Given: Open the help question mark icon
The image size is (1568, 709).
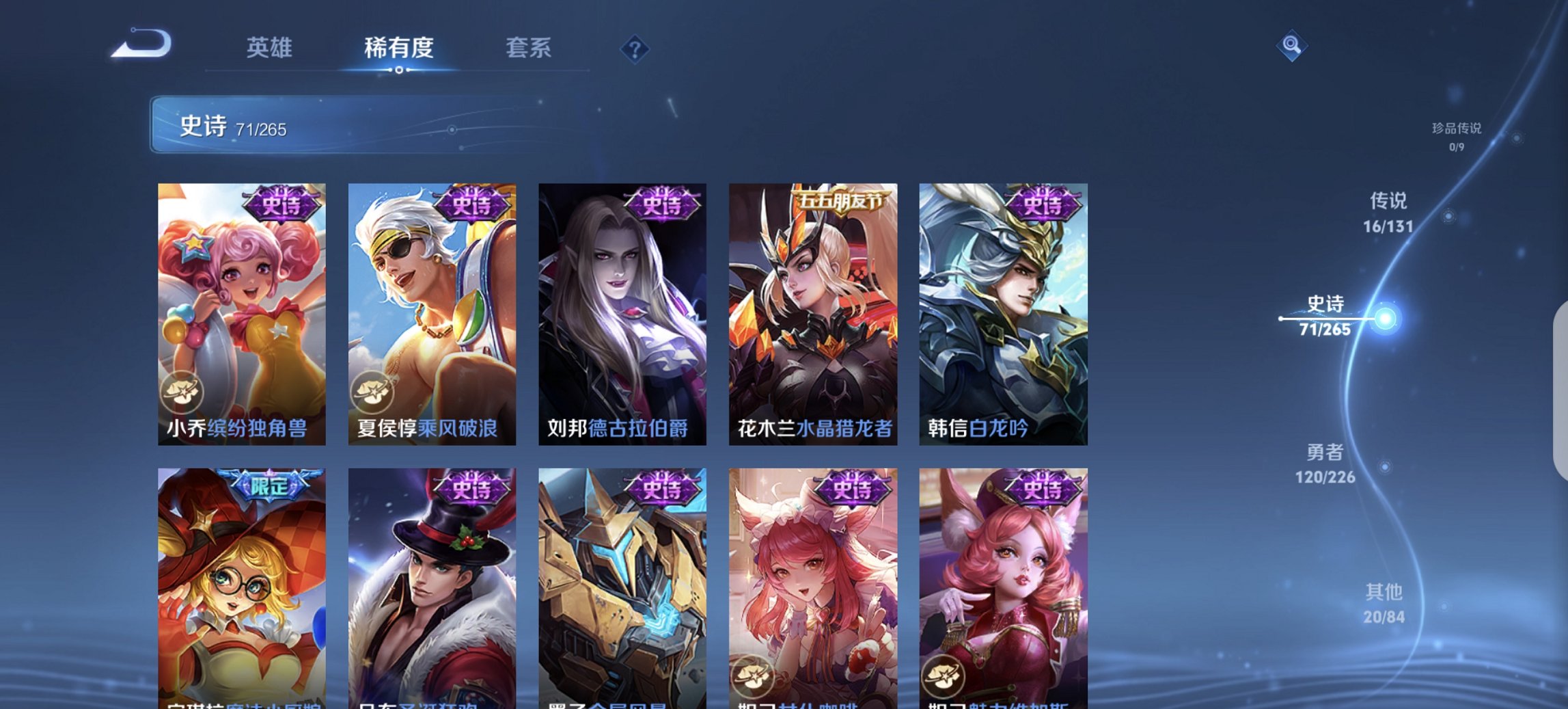Looking at the screenshot, I should [x=633, y=48].
